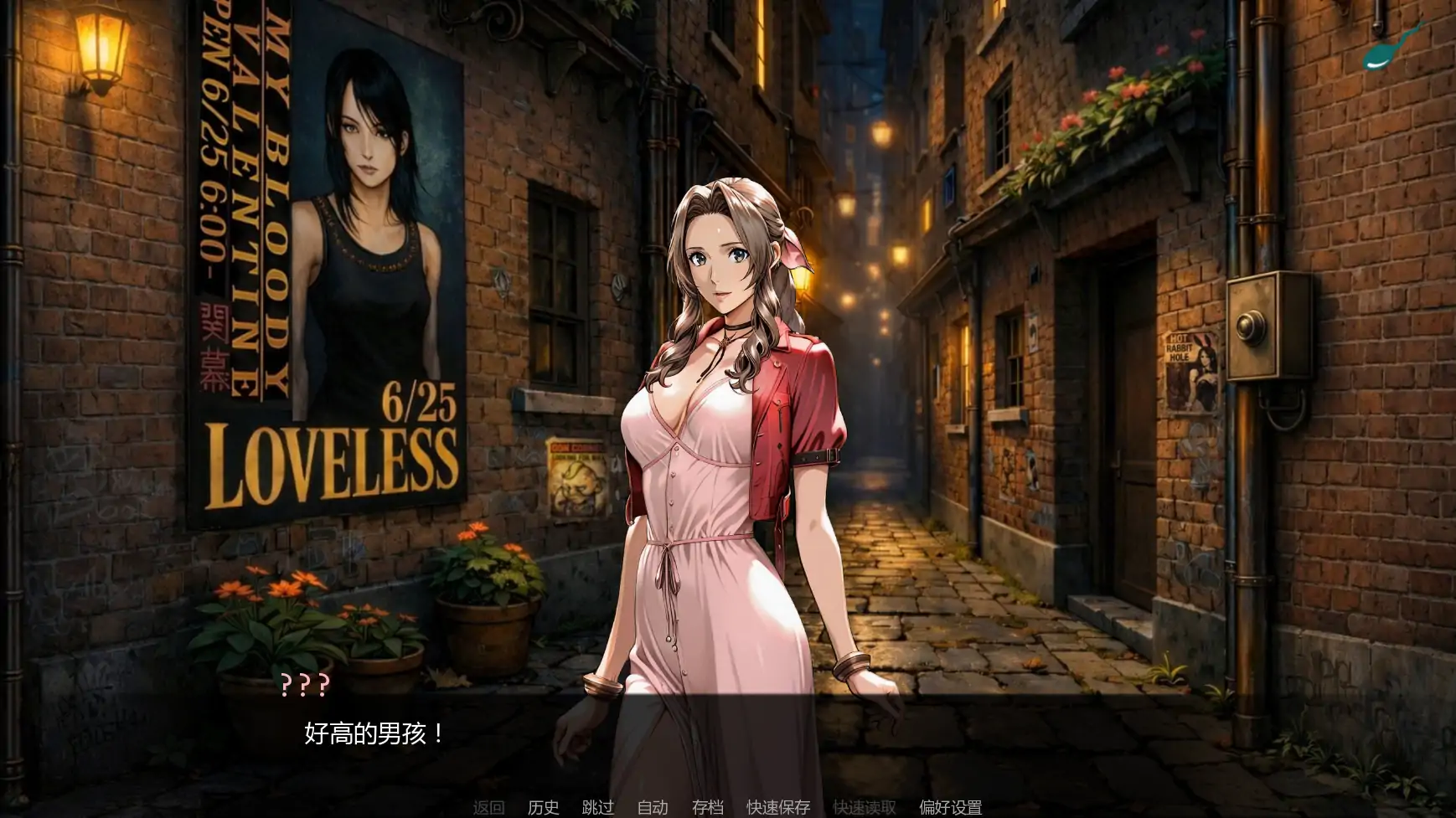Image resolution: width=1456 pixels, height=818 pixels.
Task: Open the 历史 dialogue history
Action: pyautogui.click(x=543, y=808)
